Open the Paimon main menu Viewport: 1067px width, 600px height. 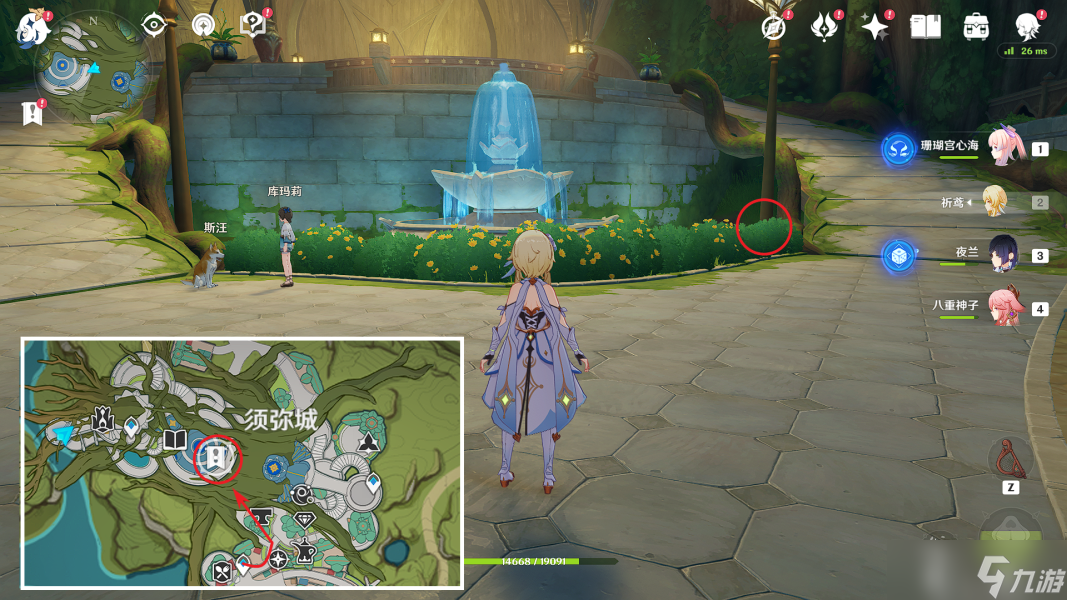point(32,28)
